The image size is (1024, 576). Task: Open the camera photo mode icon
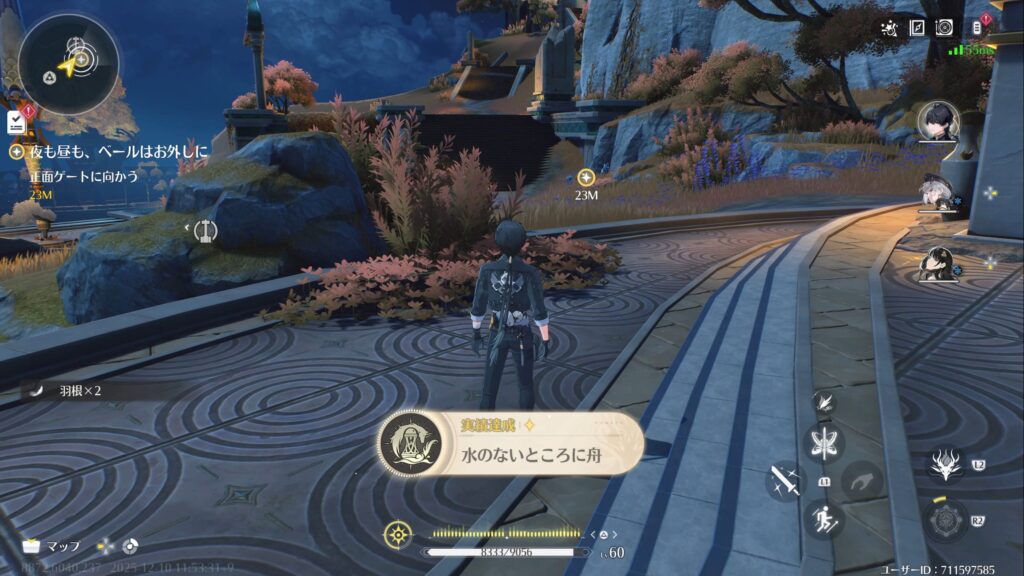pyautogui.click(x=943, y=28)
